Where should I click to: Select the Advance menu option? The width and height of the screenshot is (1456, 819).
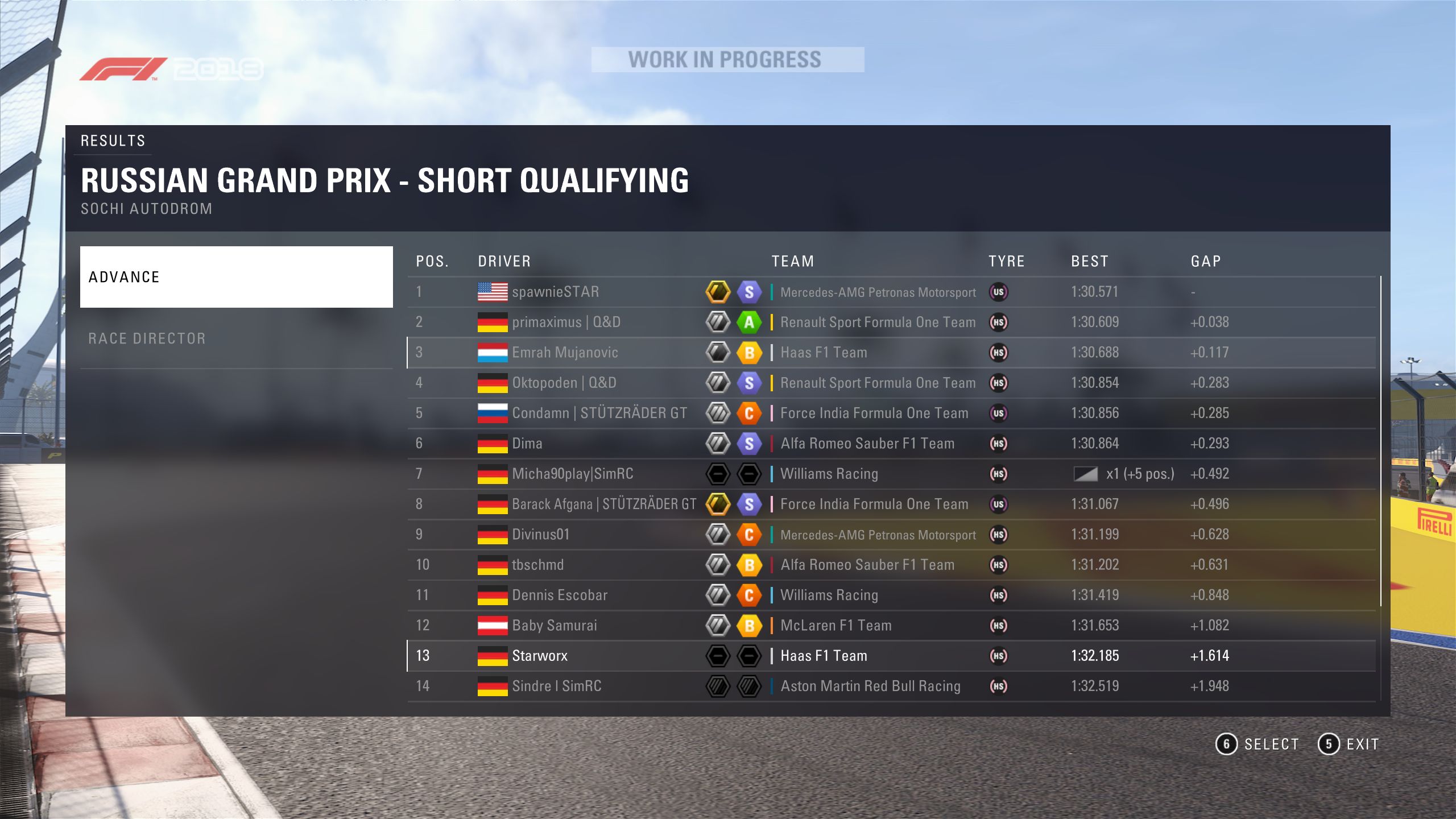coord(236,277)
